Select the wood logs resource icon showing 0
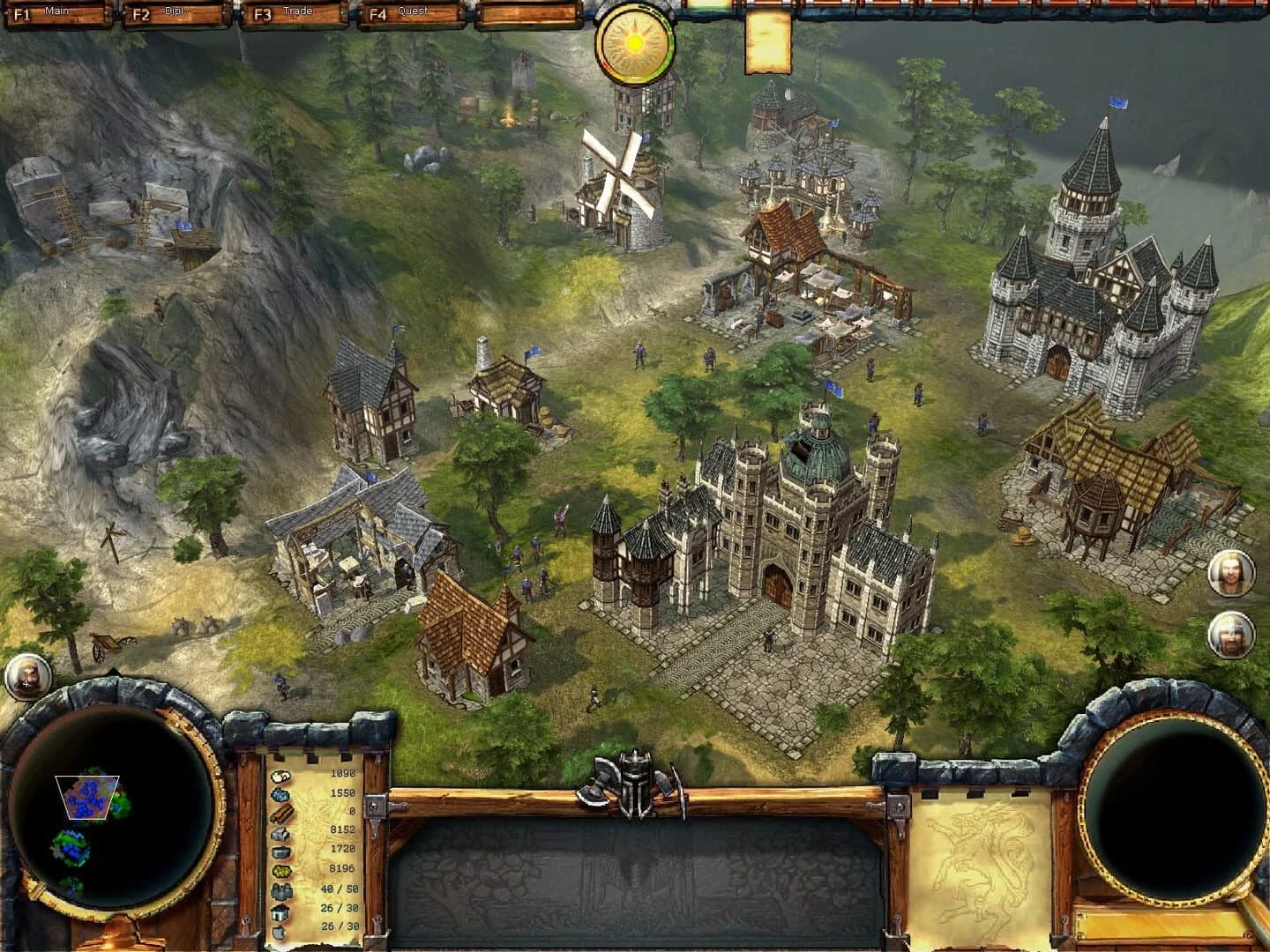 pyautogui.click(x=280, y=814)
